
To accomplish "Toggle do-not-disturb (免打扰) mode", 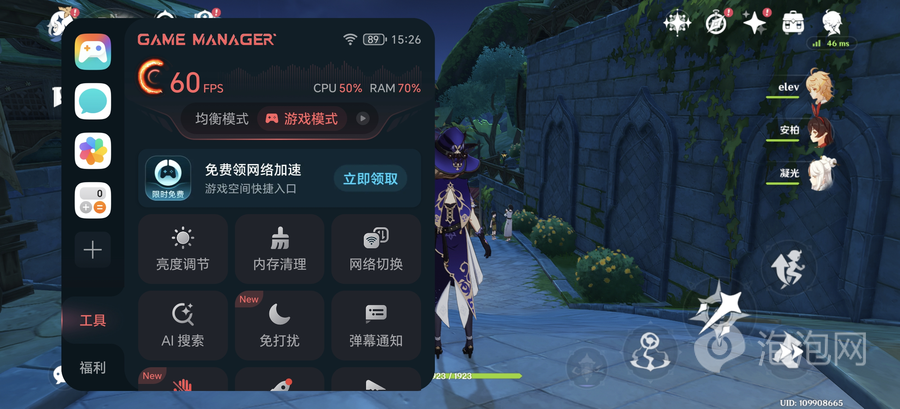I will (x=279, y=325).
